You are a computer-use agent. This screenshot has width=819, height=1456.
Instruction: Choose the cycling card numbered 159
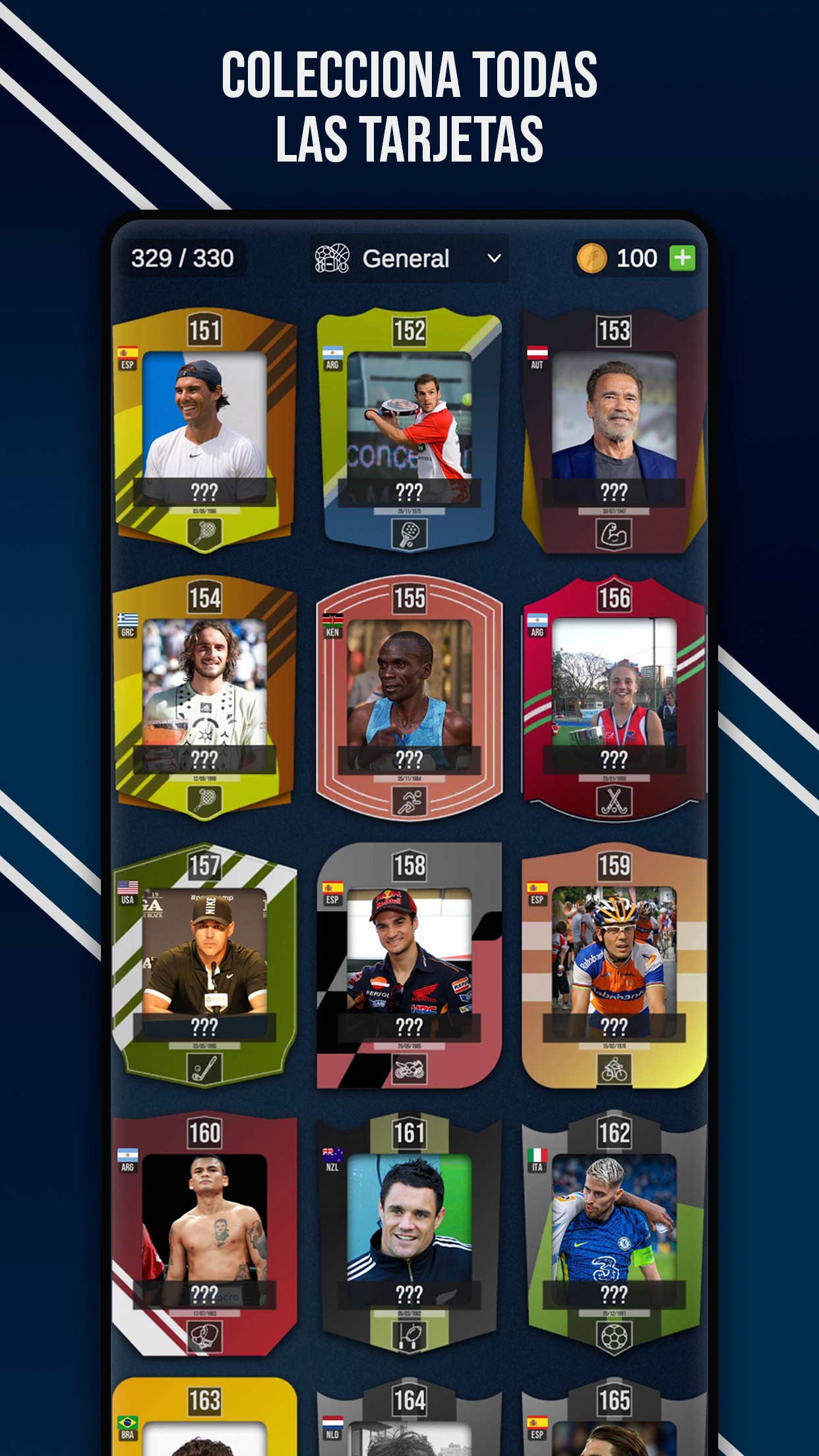coord(613,966)
